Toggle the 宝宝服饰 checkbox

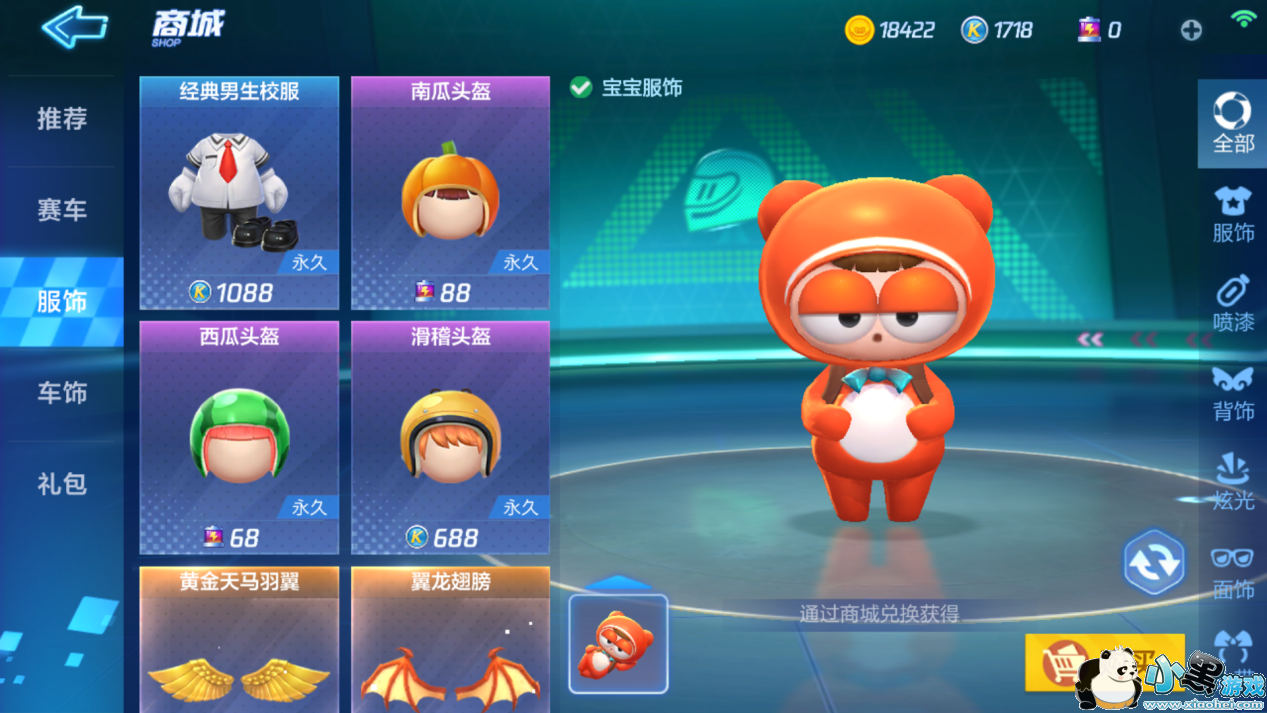[x=581, y=88]
